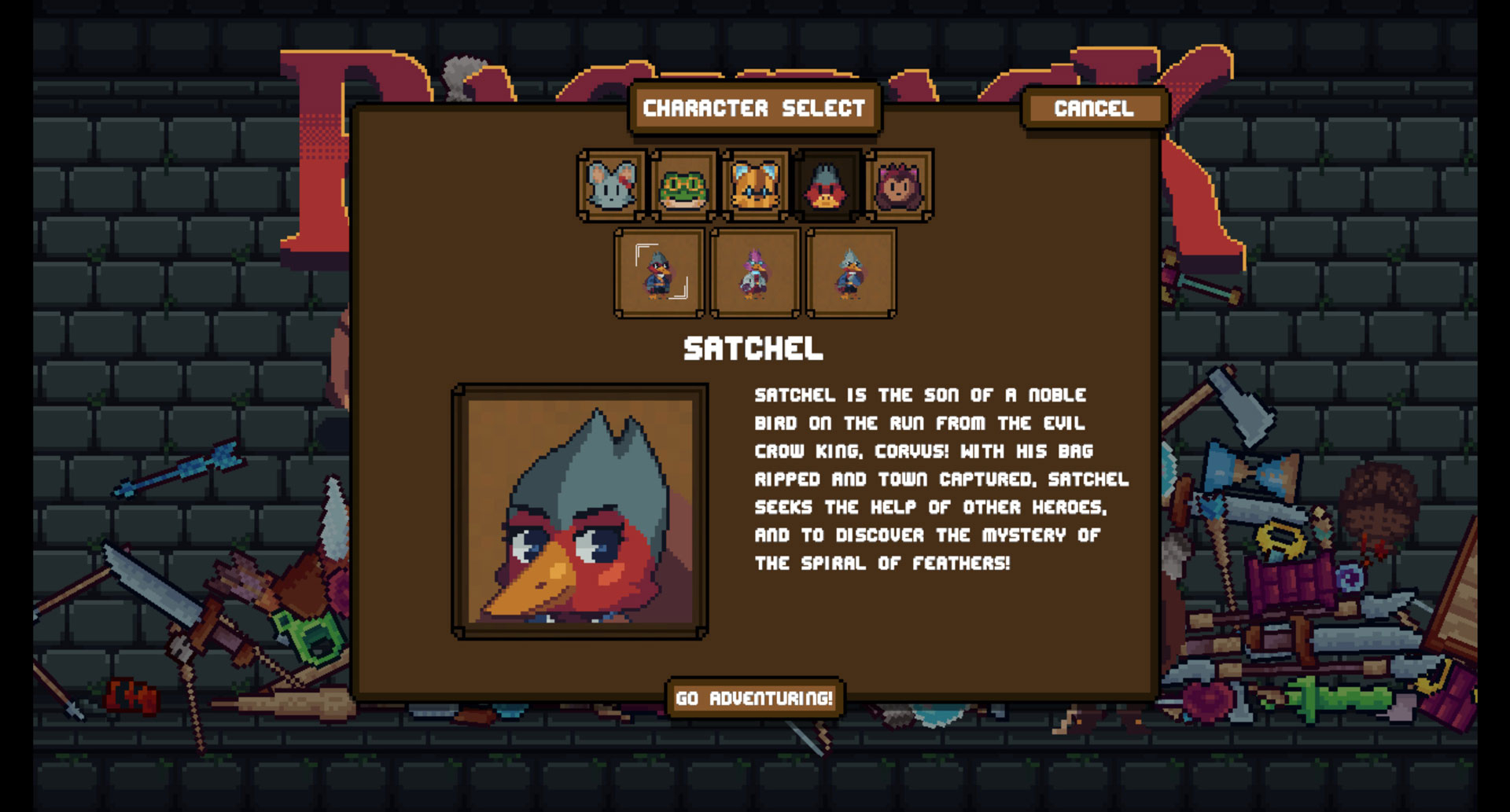1510x812 pixels.
Task: Choose the green frog character portrait
Action: click(x=683, y=186)
